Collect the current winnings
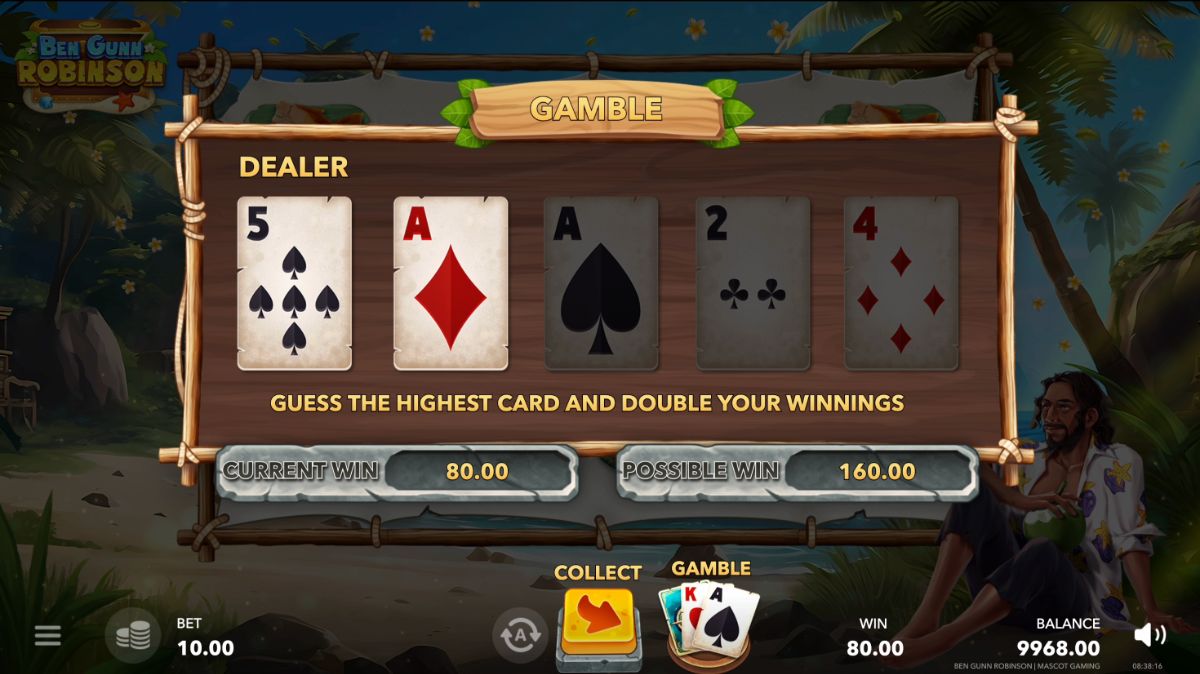 tap(598, 622)
